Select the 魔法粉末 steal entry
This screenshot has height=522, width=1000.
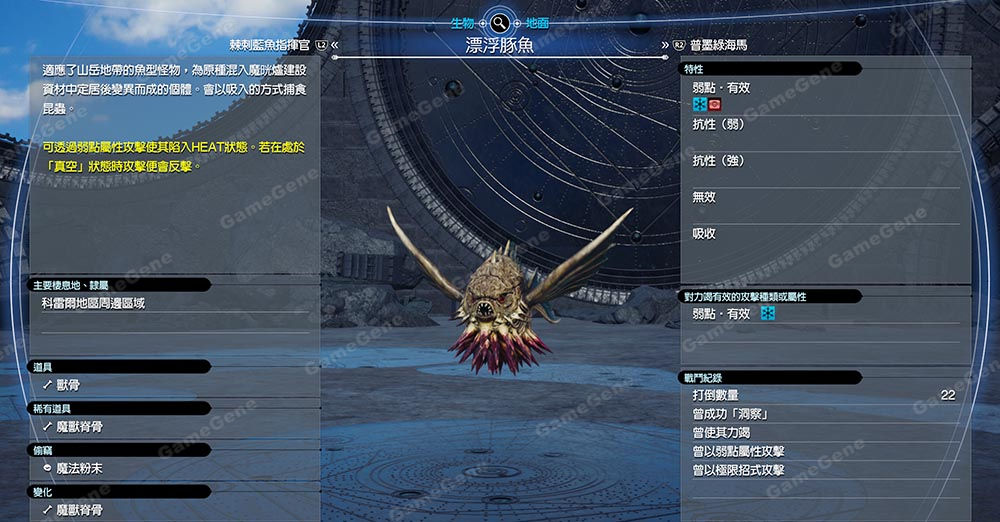[x=80, y=468]
